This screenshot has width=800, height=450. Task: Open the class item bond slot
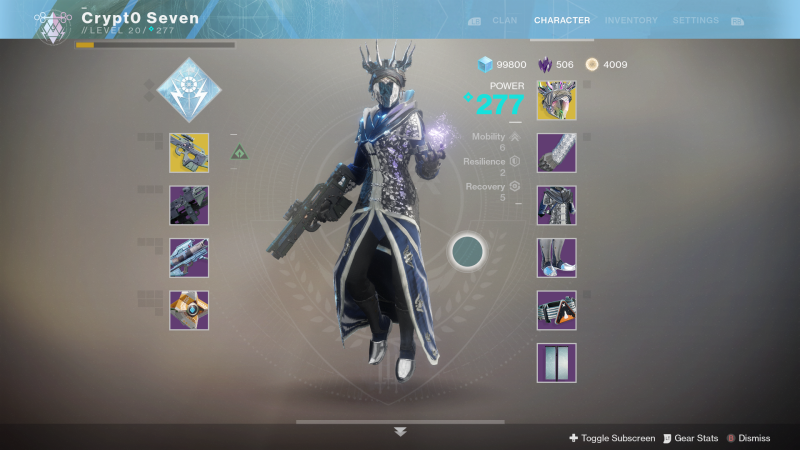(x=557, y=310)
